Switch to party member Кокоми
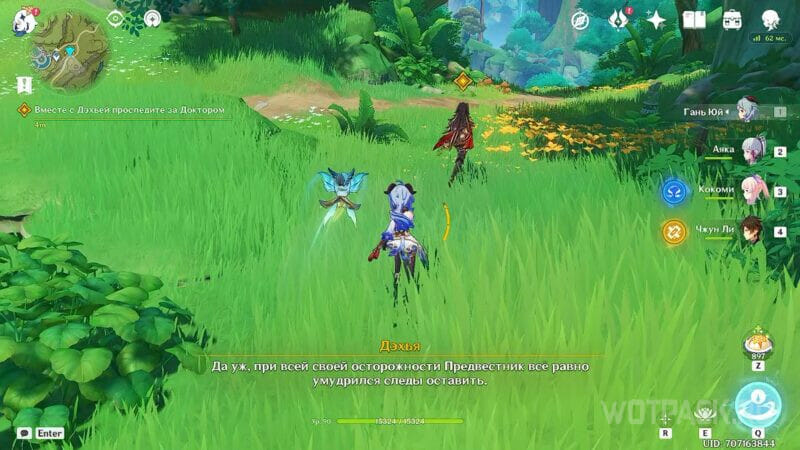The width and height of the screenshot is (800, 450). point(751,189)
